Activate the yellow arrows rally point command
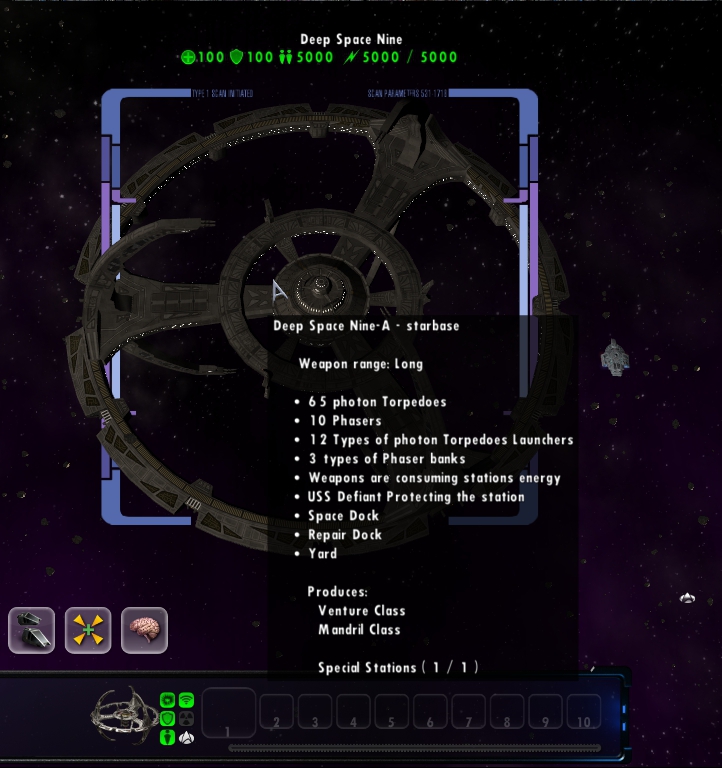Viewport: 722px width, 768px height. [88, 630]
